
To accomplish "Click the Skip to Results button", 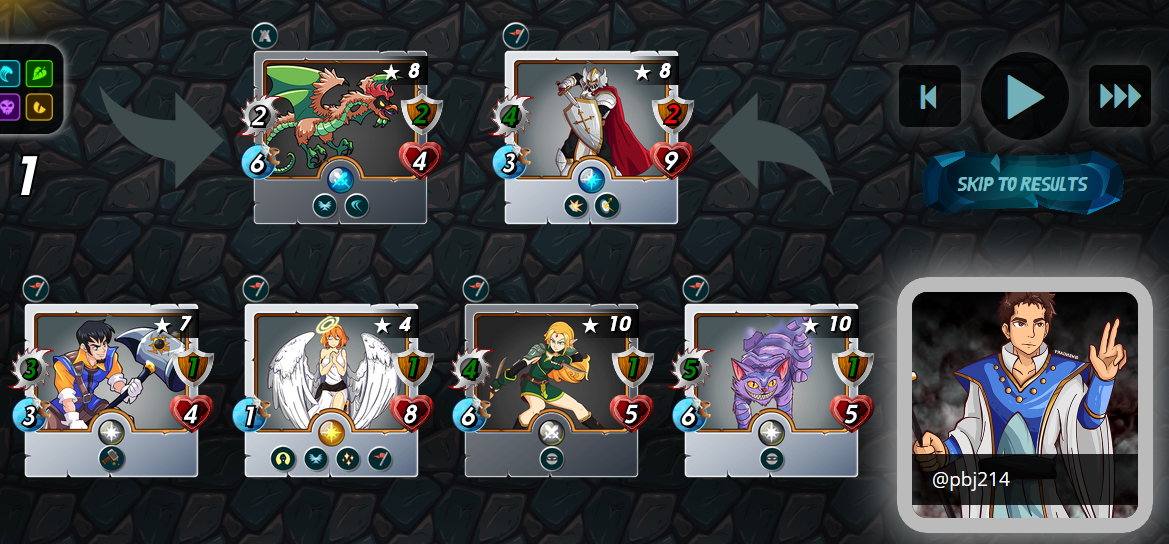I will pos(1022,184).
